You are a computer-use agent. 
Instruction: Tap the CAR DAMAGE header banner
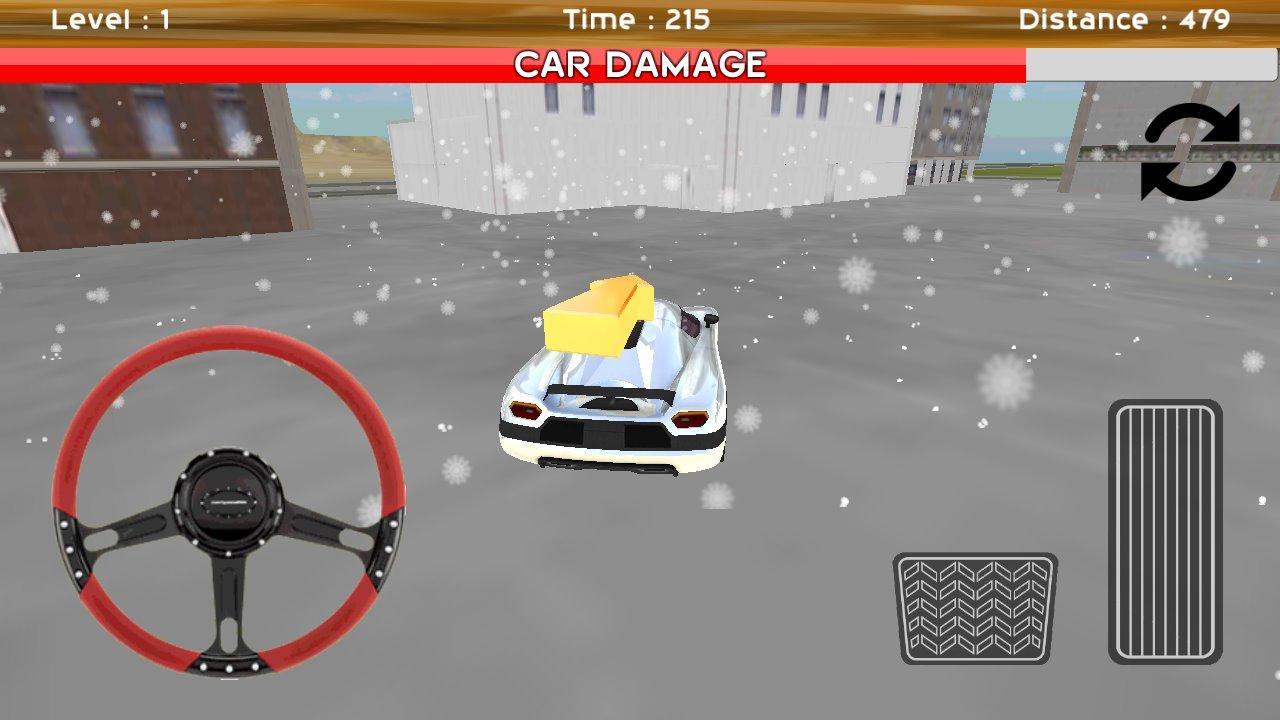[639, 64]
